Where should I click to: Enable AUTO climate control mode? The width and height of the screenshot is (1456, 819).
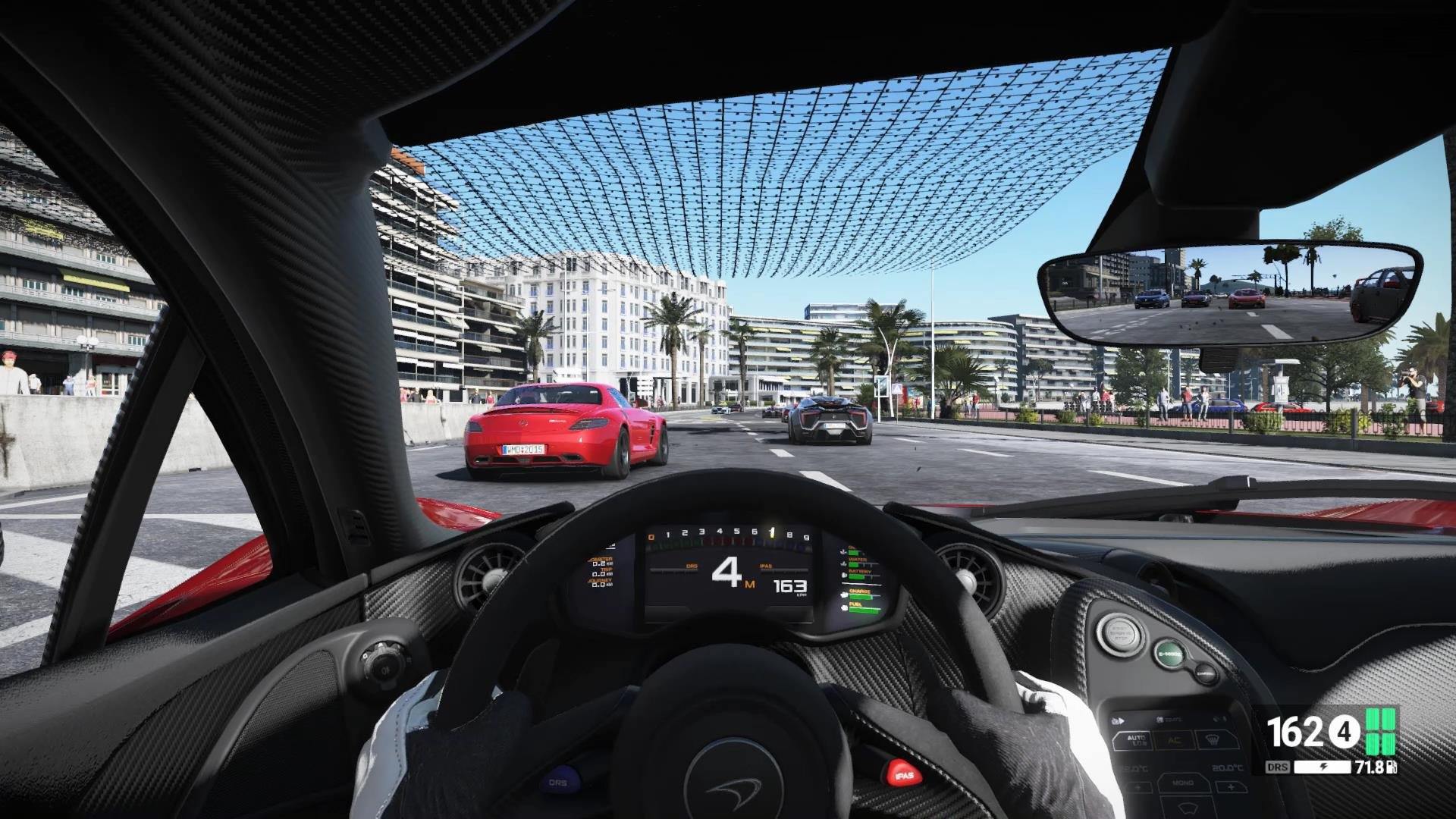coord(1136,740)
